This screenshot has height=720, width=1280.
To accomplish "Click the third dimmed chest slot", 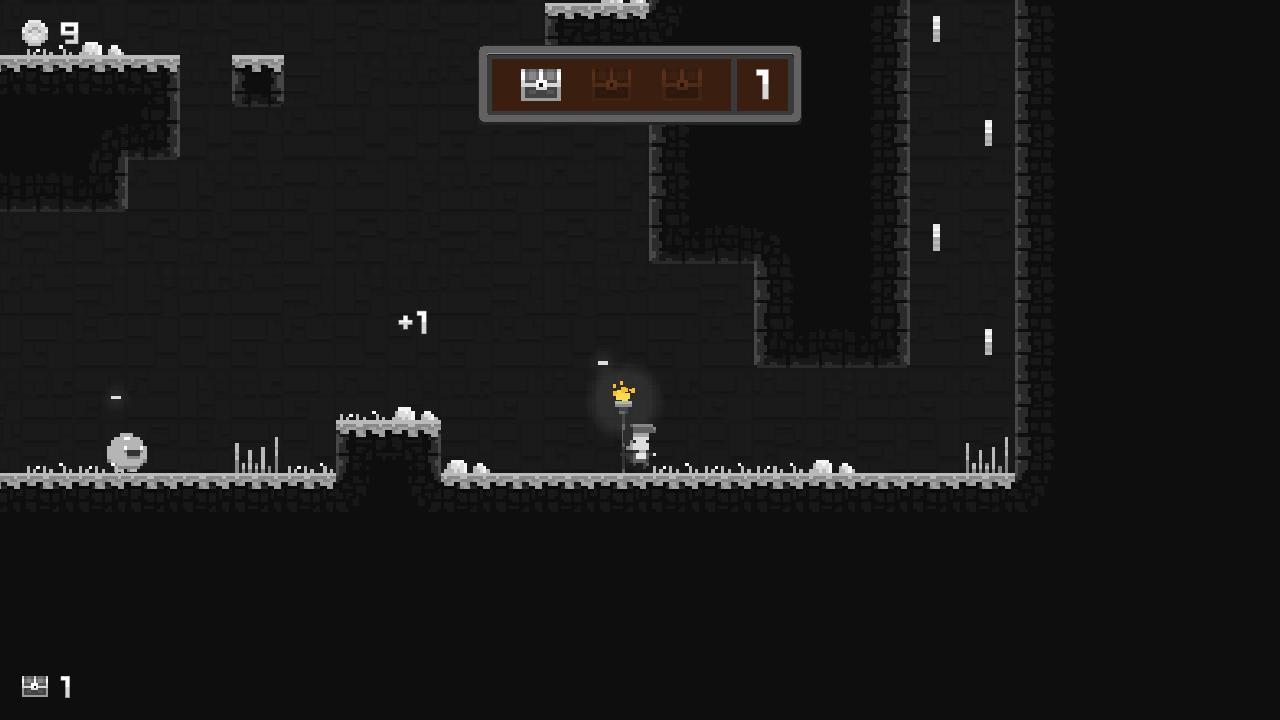I will point(681,85).
